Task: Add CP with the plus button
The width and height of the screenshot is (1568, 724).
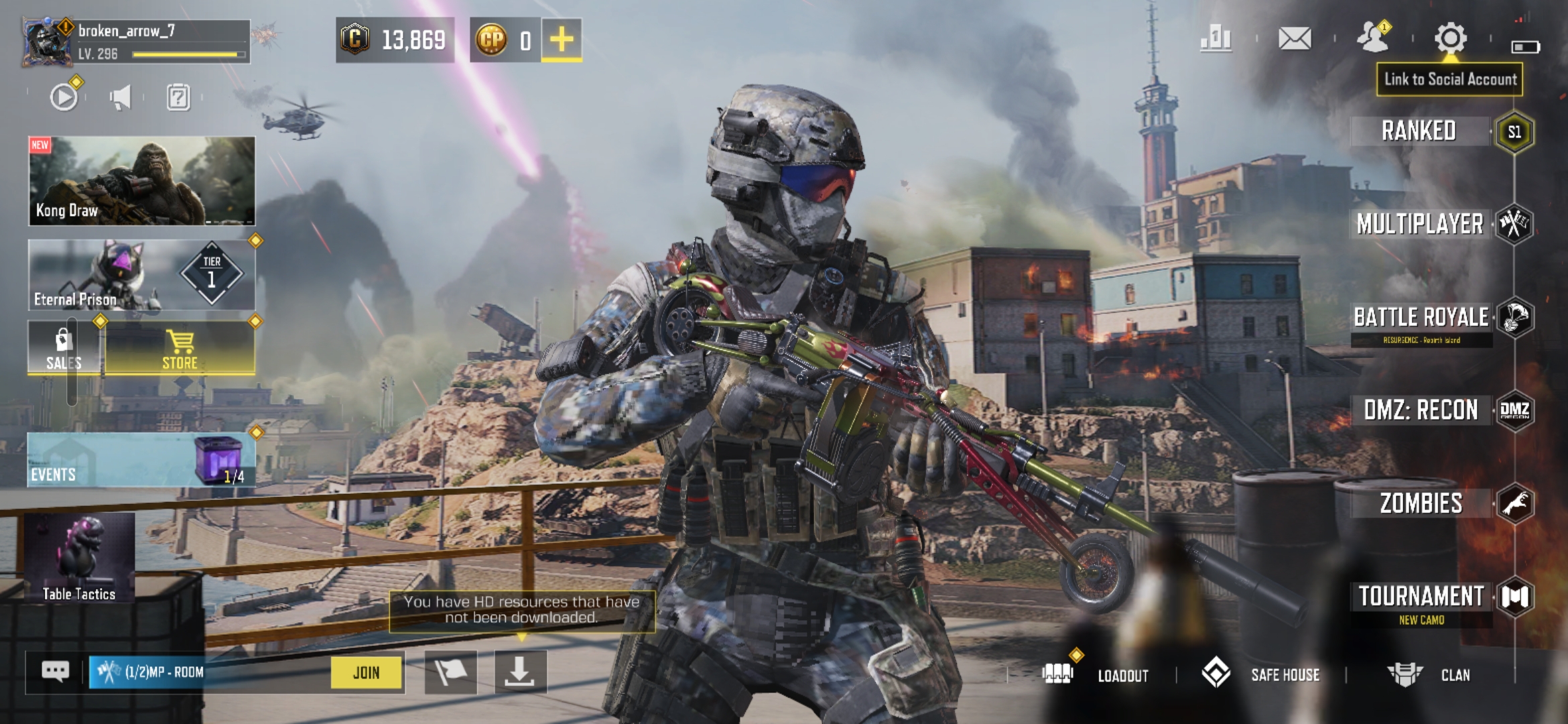Action: coord(562,40)
